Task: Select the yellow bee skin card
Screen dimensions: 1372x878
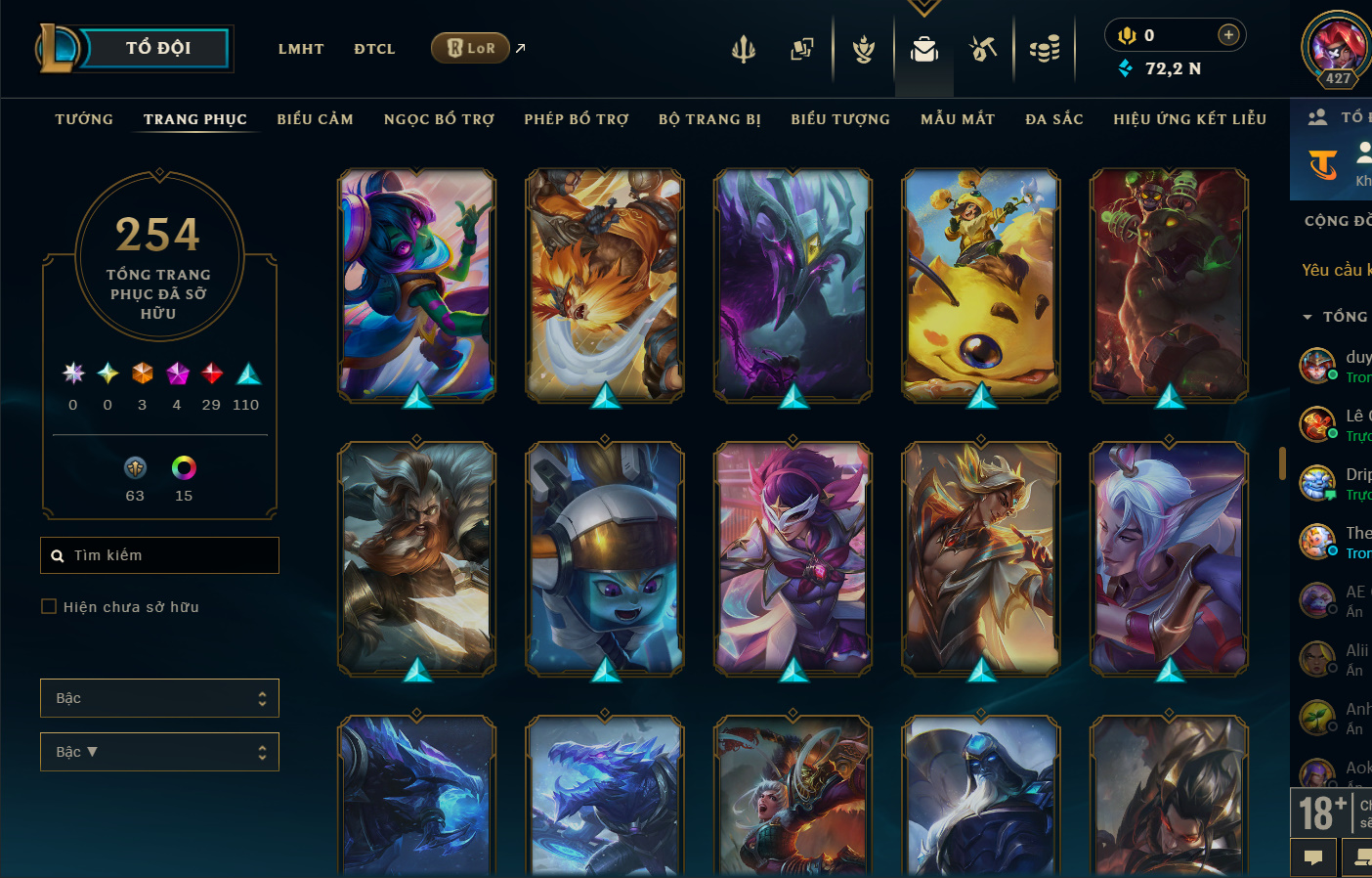Action: [x=980, y=285]
